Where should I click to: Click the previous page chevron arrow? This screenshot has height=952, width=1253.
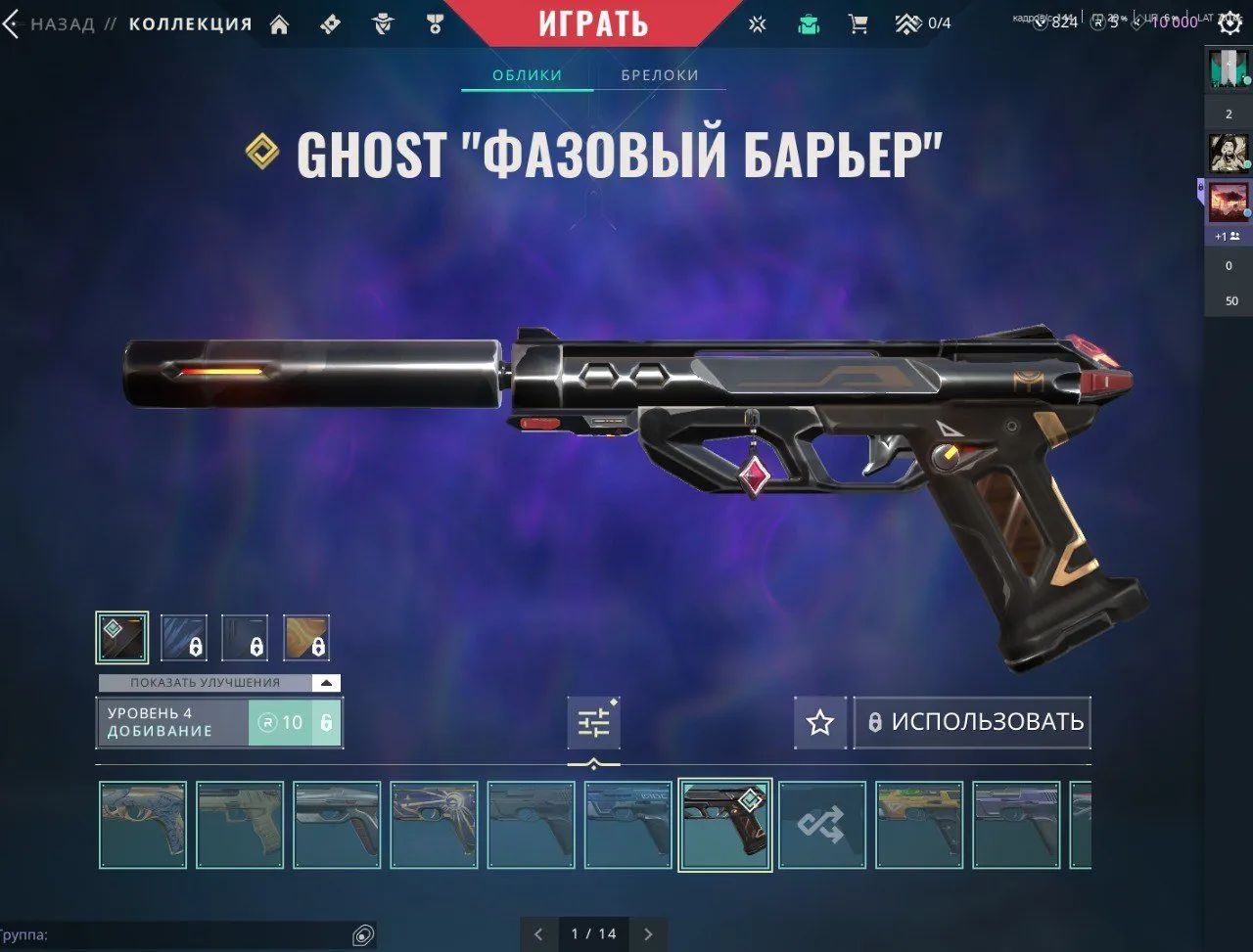click(x=537, y=934)
